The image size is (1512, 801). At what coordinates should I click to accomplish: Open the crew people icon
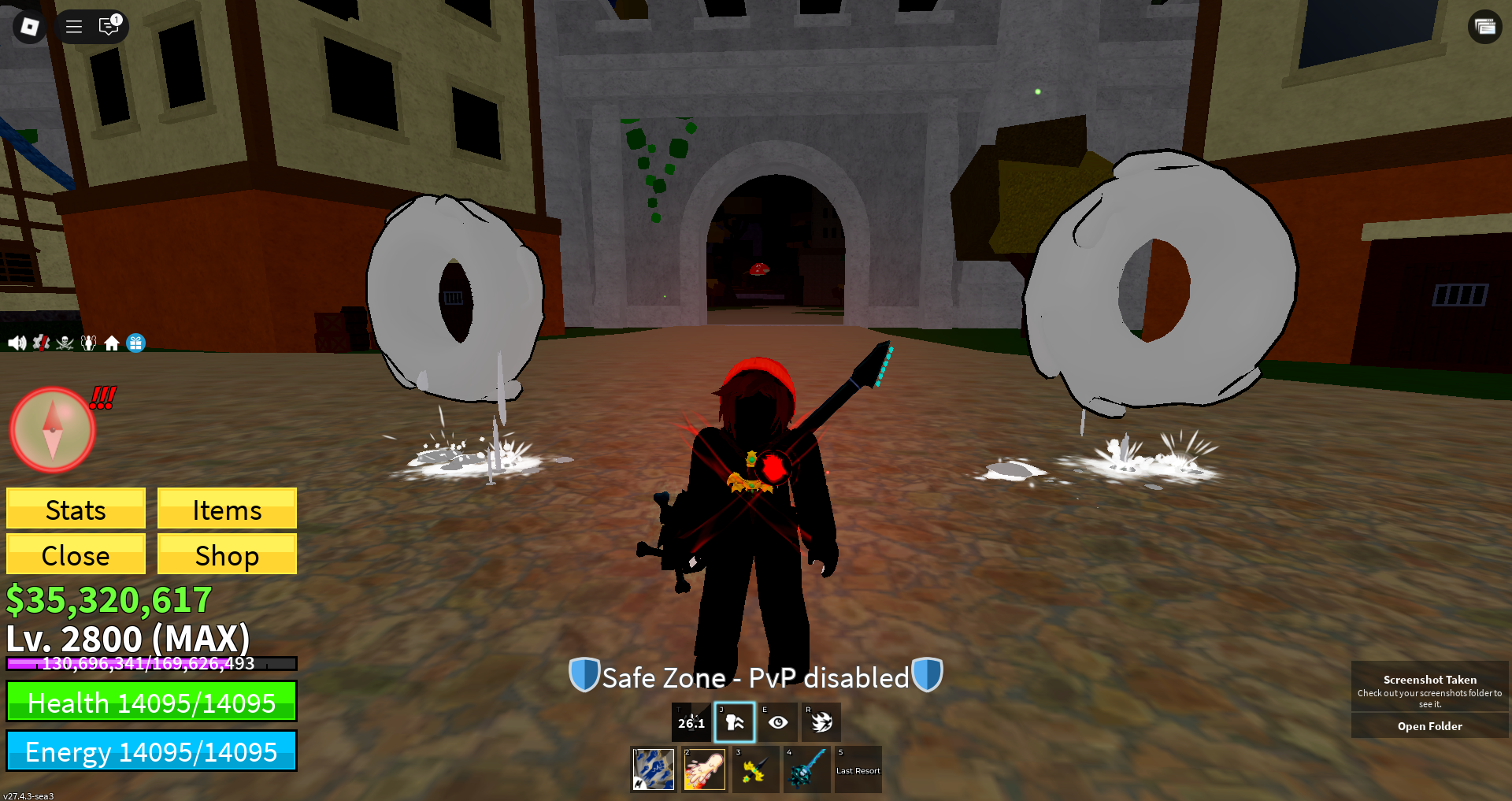coord(88,343)
